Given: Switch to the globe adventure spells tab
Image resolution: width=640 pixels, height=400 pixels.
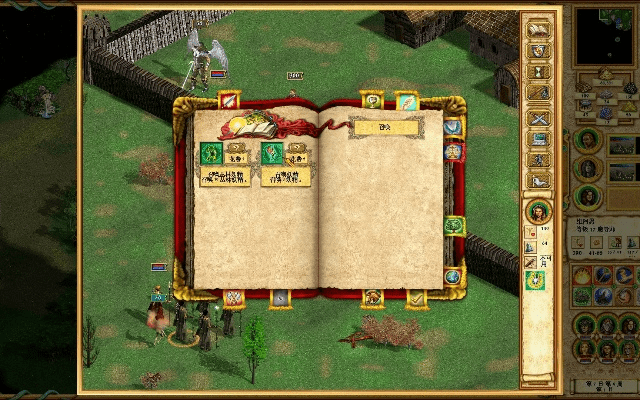Looking at the screenshot, I should 452,276.
